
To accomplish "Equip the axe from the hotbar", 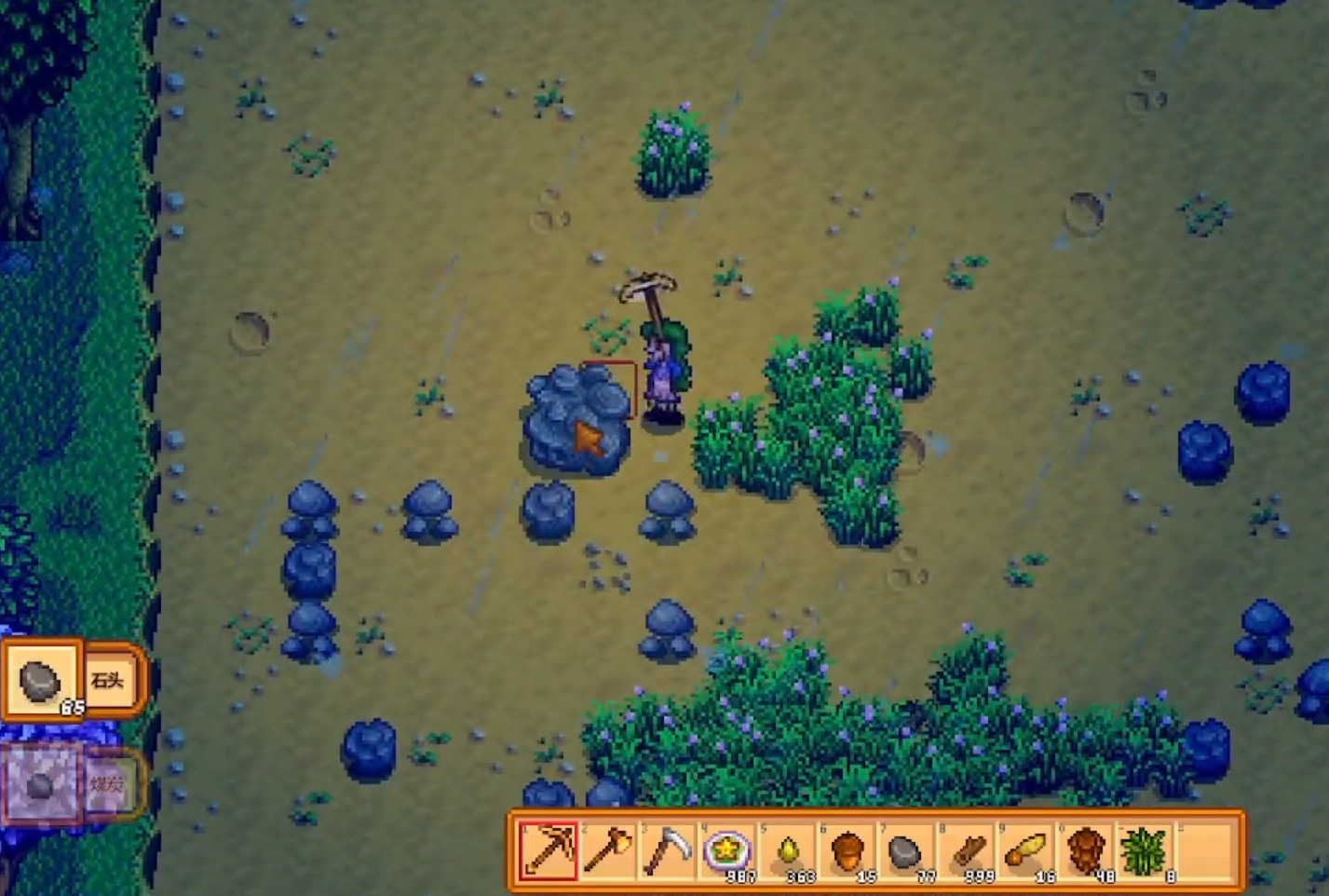I will [607, 851].
